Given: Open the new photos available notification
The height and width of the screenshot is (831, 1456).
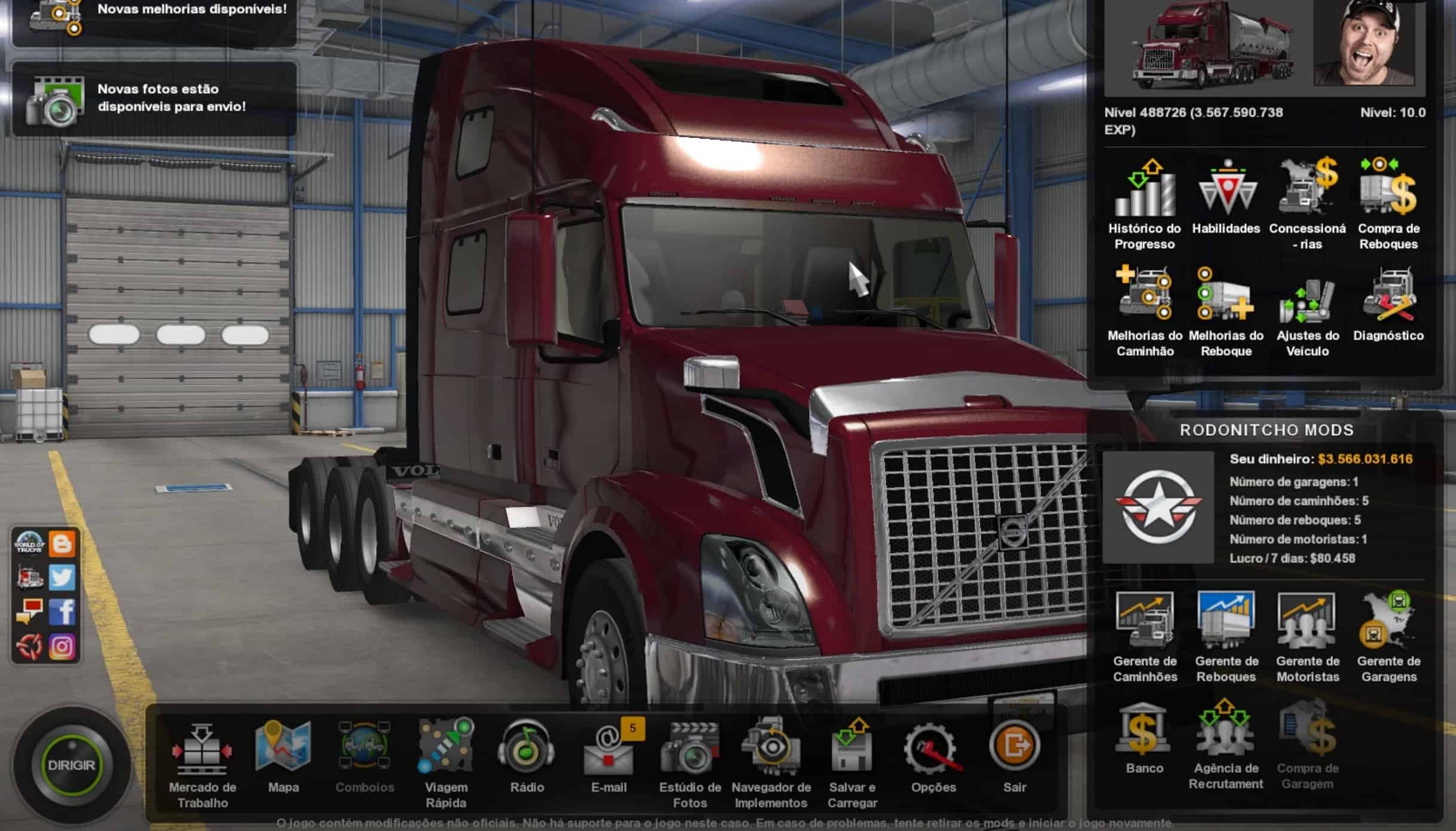Looking at the screenshot, I should [154, 99].
